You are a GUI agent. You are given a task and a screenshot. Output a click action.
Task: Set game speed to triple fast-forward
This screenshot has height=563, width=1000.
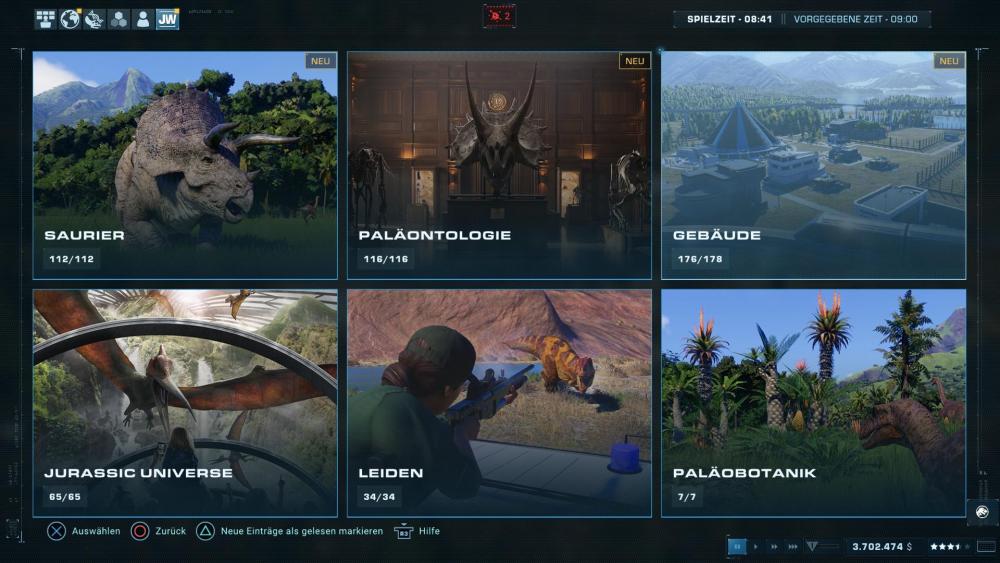(793, 547)
